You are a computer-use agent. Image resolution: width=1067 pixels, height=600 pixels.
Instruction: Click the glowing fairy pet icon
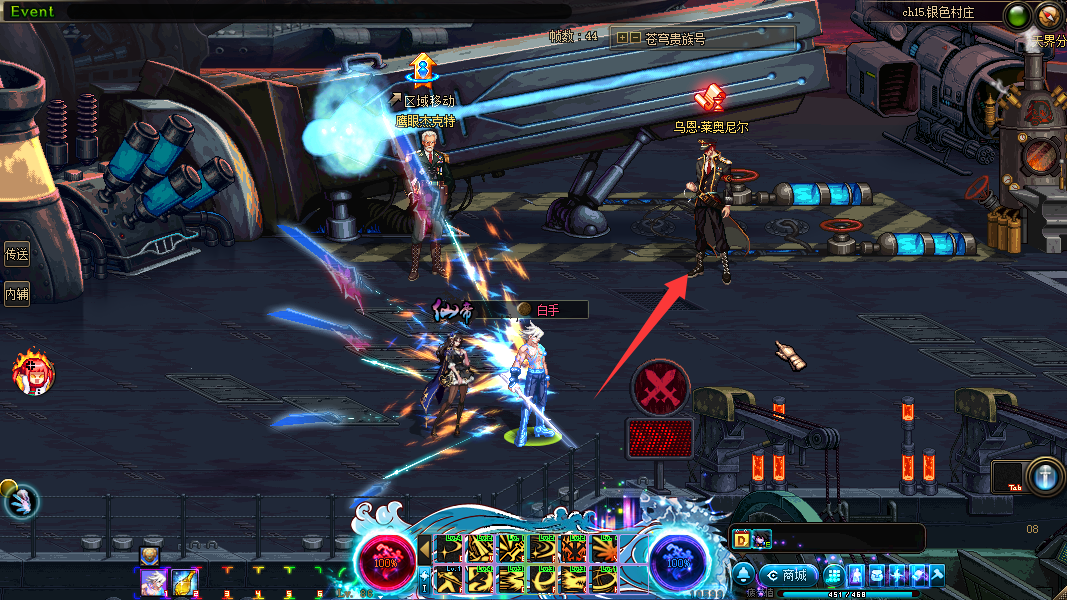point(21,501)
